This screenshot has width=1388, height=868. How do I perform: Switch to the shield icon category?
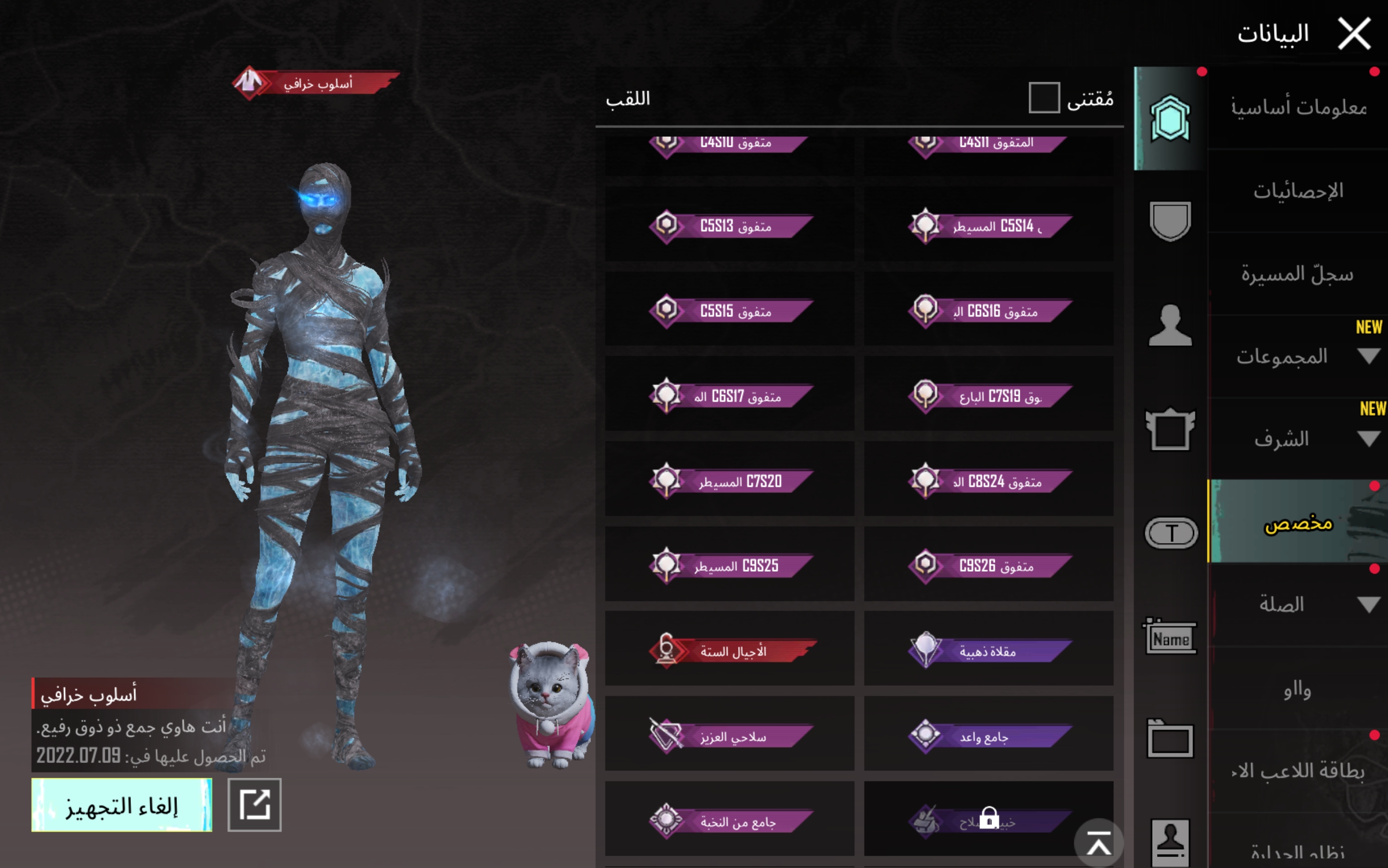point(1170,221)
